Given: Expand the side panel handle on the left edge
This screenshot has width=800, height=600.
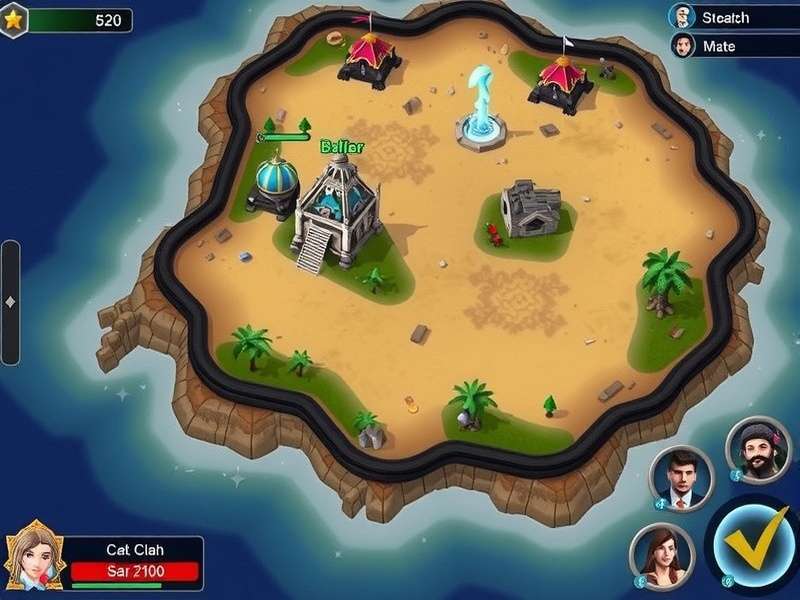Looking at the screenshot, I should (x=9, y=302).
